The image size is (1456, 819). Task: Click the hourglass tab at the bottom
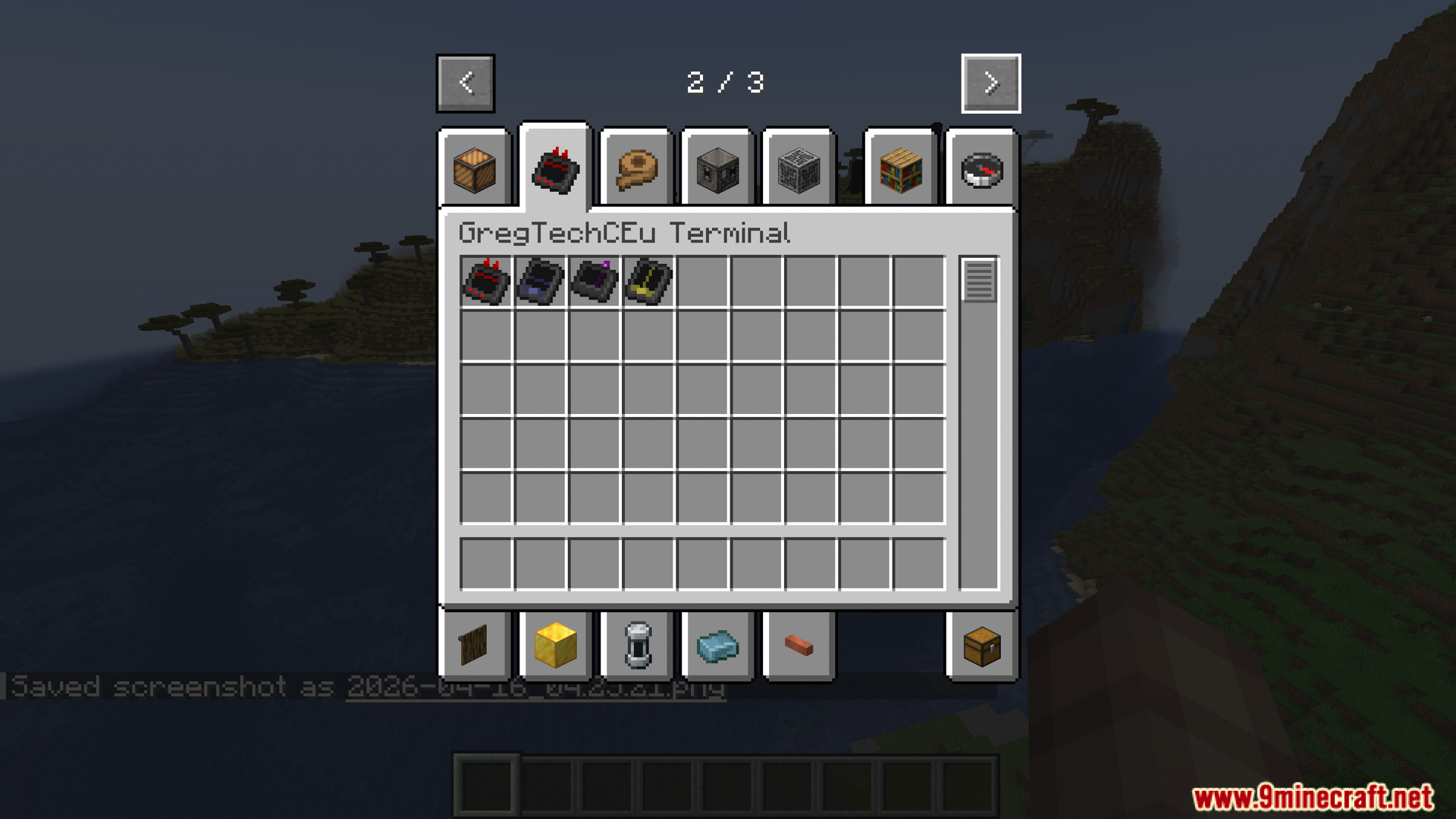[635, 645]
